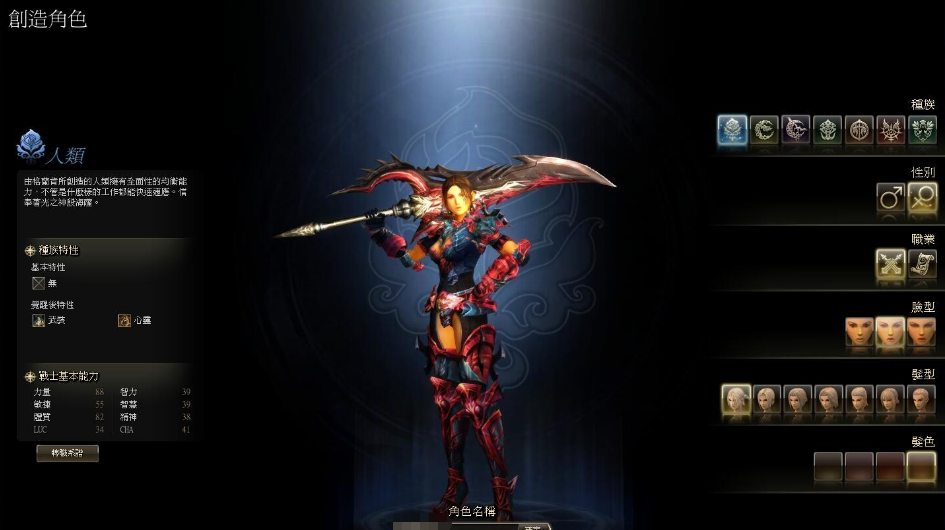Pick the first face type thumbnail
Viewport: 945px width, 530px height.
pyautogui.click(x=859, y=332)
